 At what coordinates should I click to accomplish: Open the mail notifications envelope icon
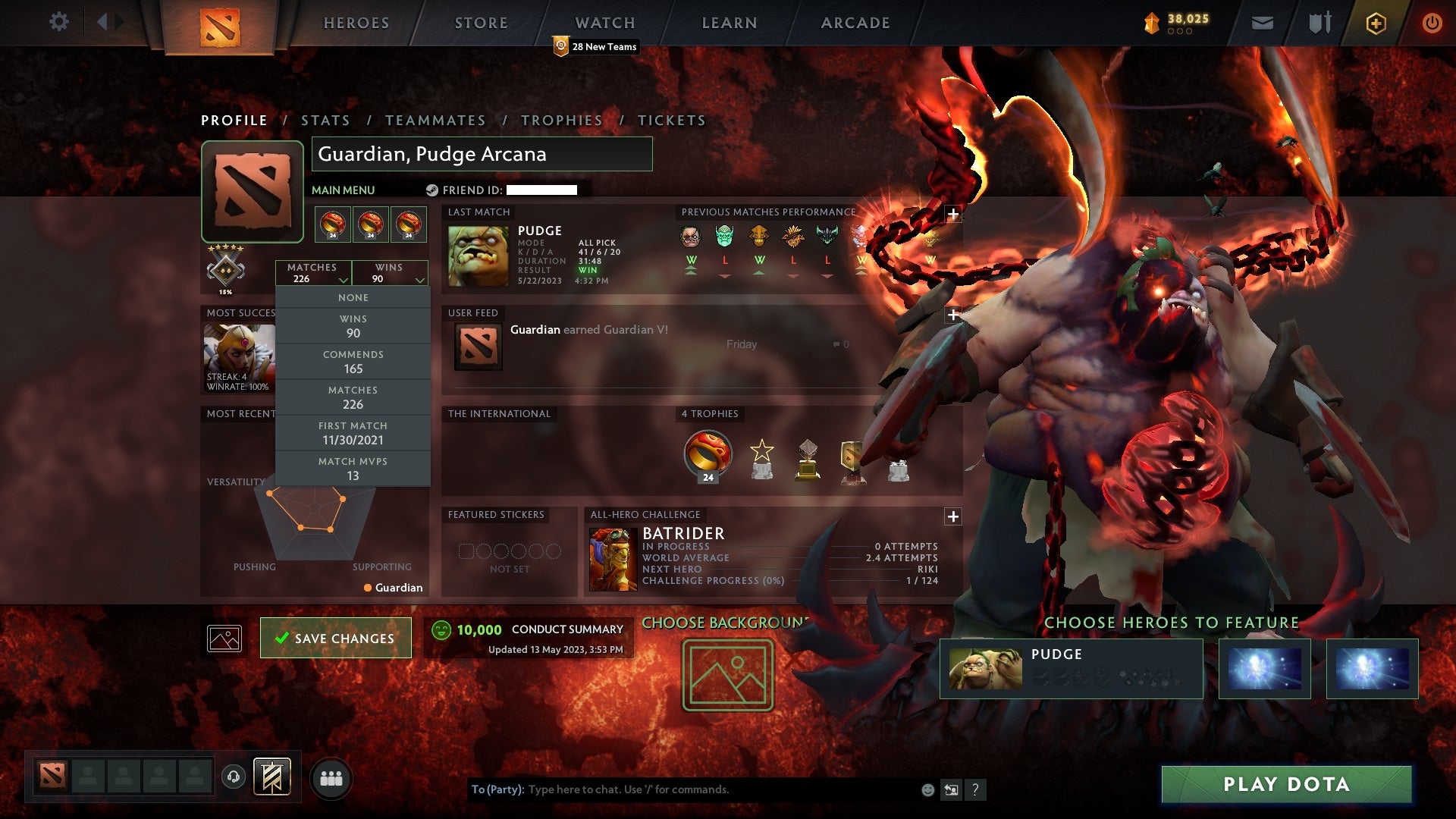point(1263,22)
